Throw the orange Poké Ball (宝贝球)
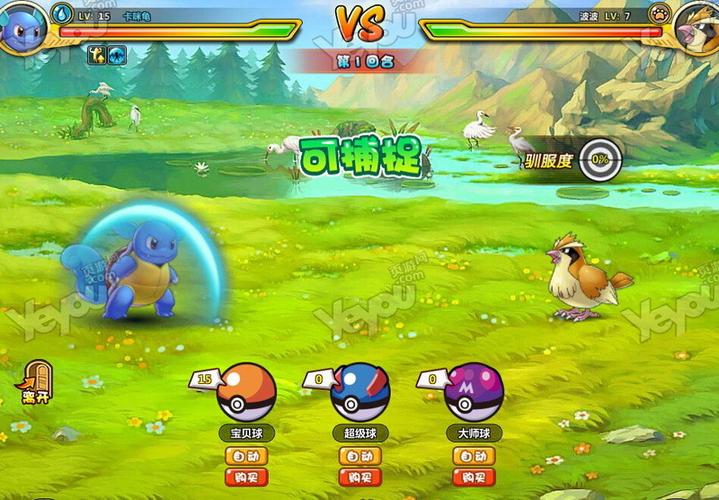This screenshot has width=719, height=500. pos(246,392)
